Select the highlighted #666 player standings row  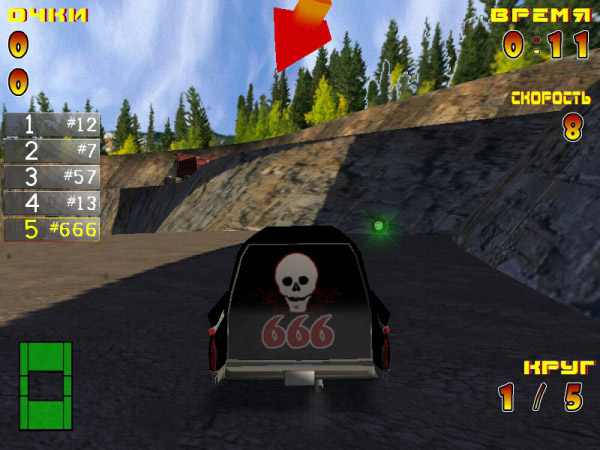click(52, 229)
